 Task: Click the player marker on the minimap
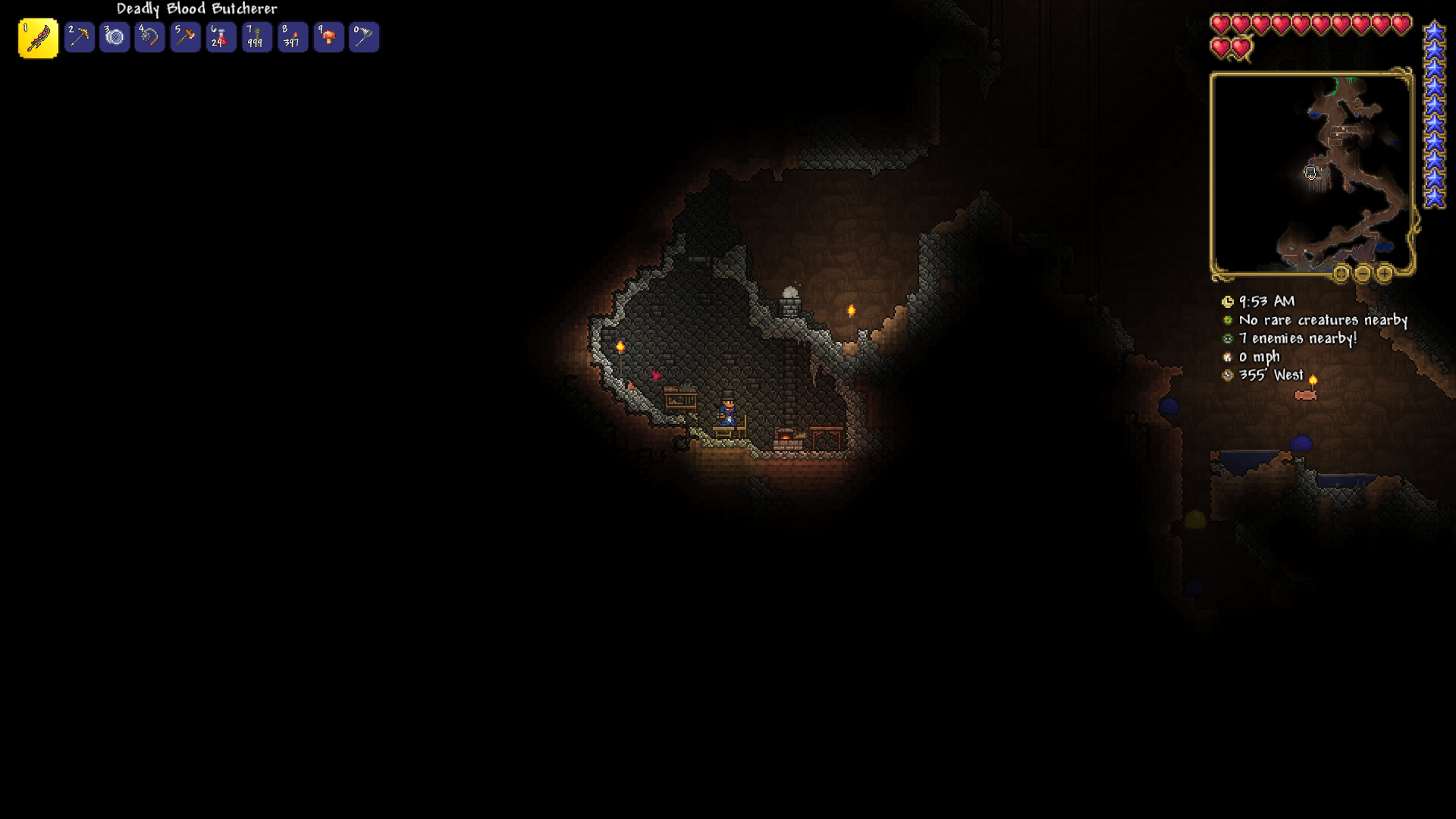click(x=1311, y=173)
